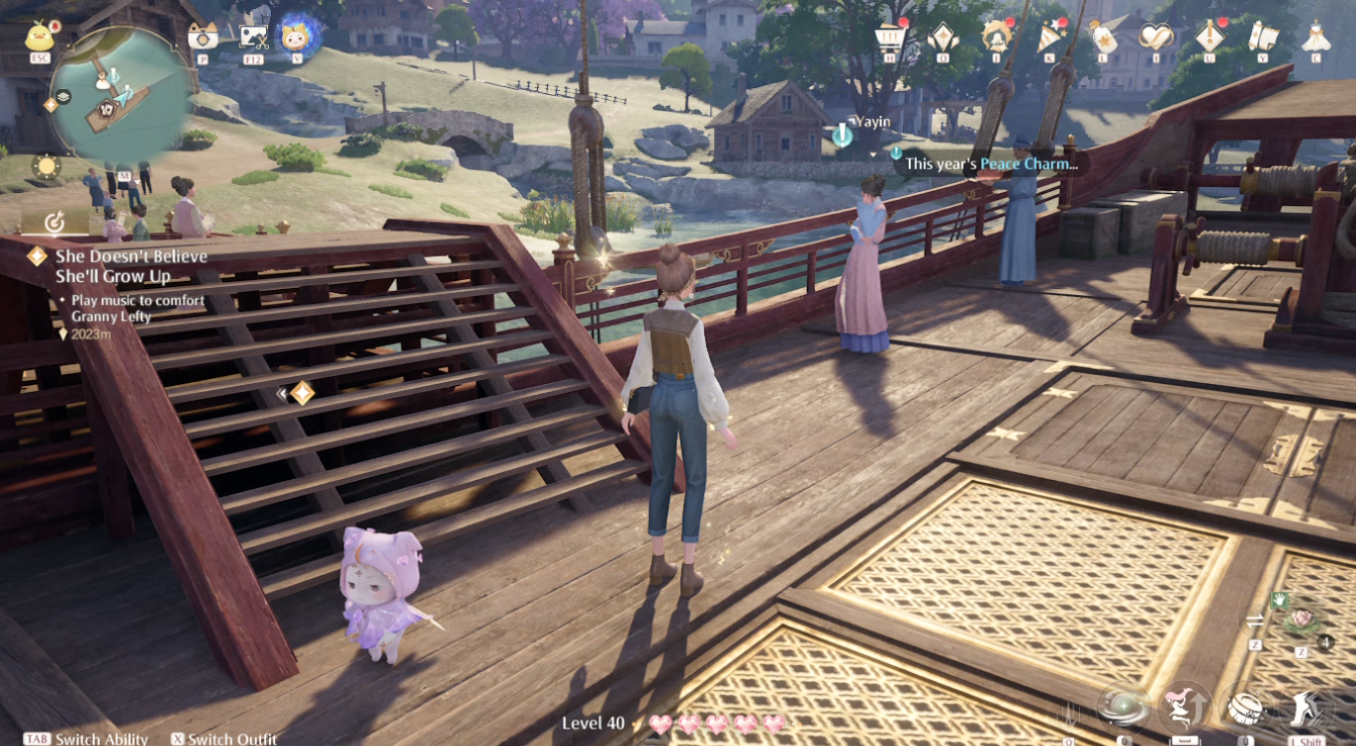Open the star bottle icon
This screenshot has width=1356, height=746.
[1102, 37]
